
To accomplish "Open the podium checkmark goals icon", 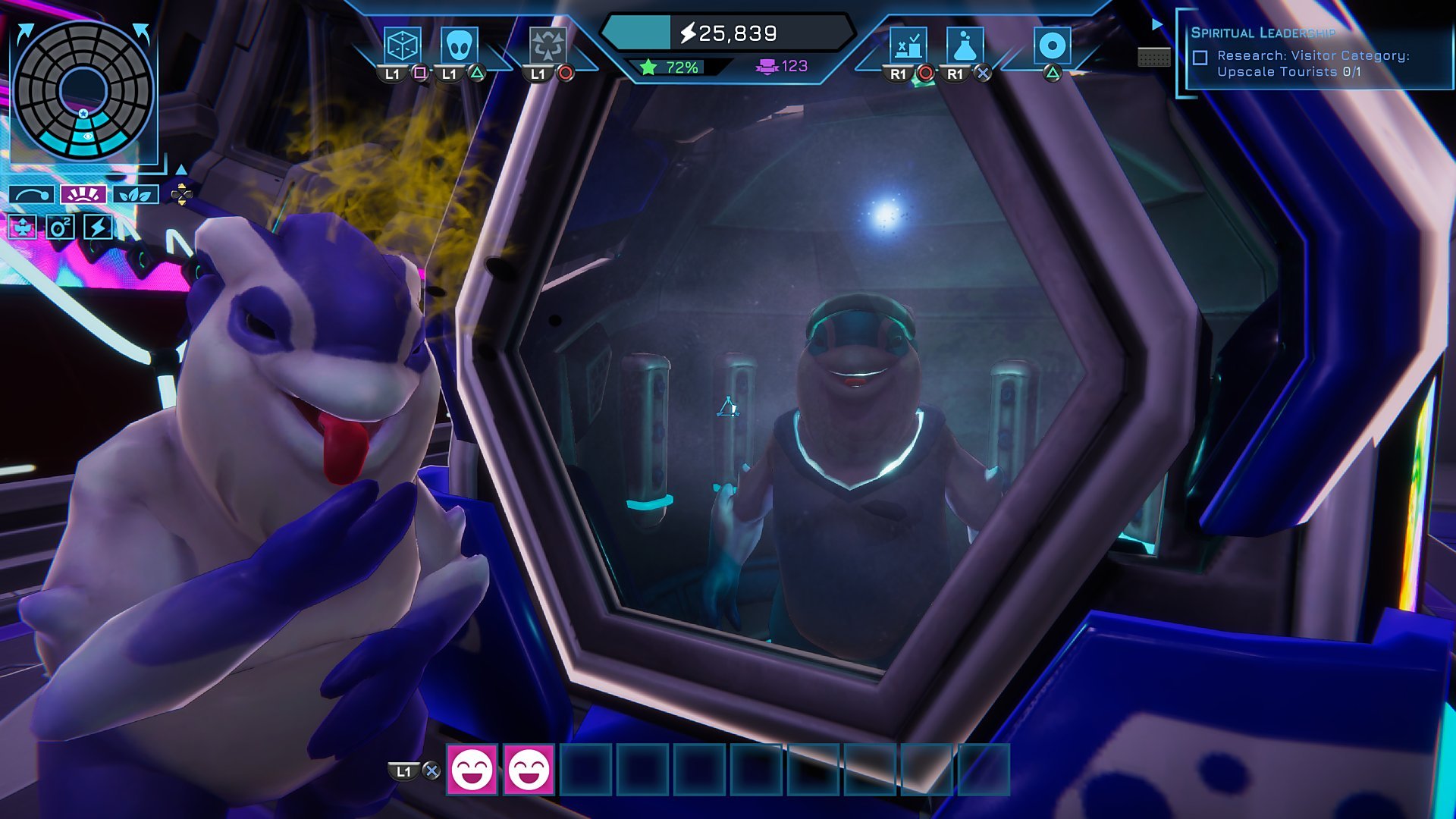I will pyautogui.click(x=908, y=45).
